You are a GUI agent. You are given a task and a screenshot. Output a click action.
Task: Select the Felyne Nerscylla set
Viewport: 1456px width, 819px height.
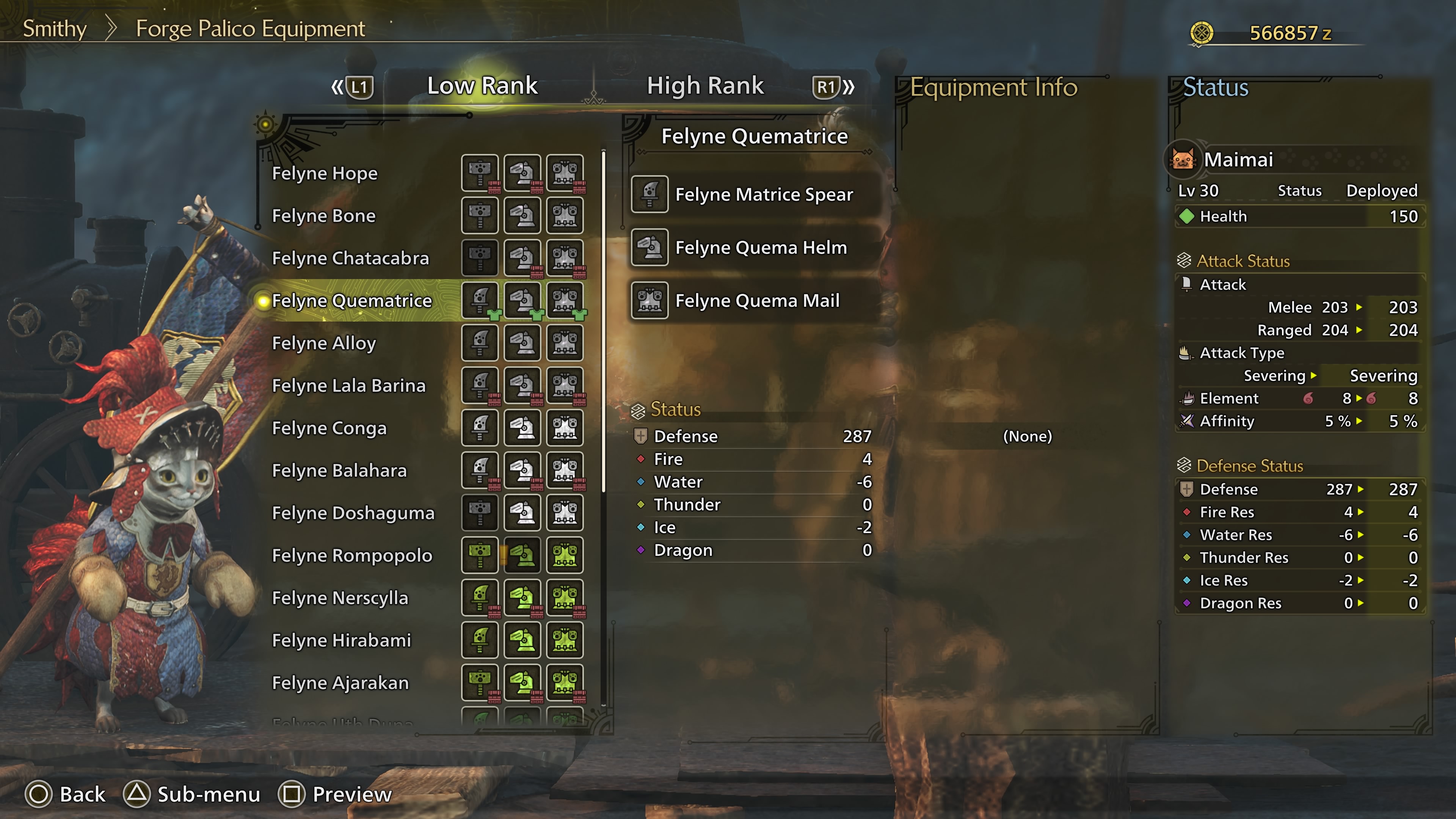[x=340, y=598]
